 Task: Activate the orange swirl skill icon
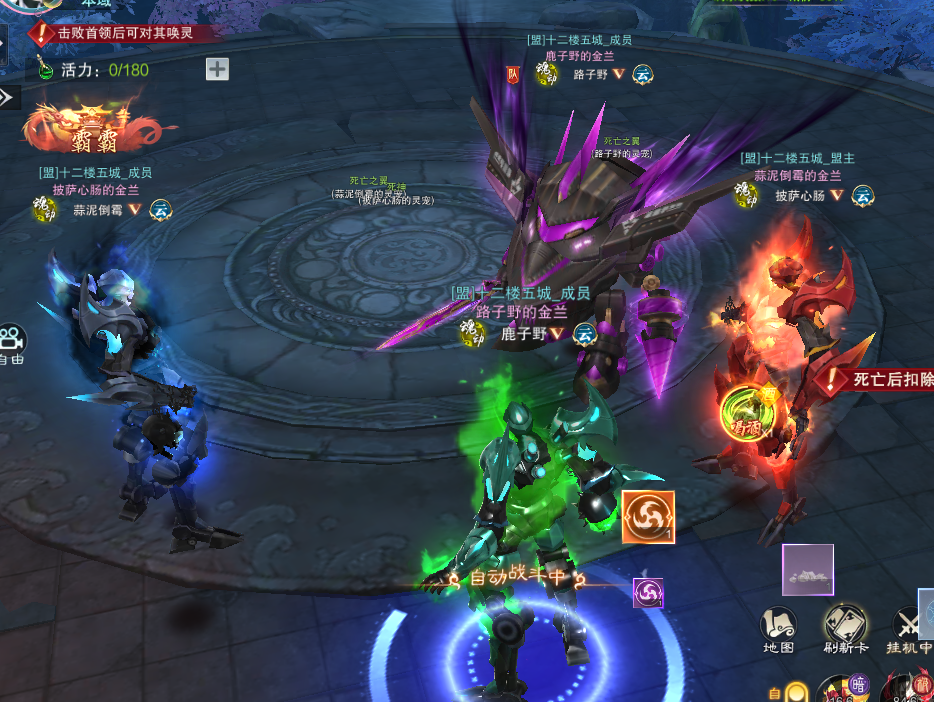click(x=648, y=517)
